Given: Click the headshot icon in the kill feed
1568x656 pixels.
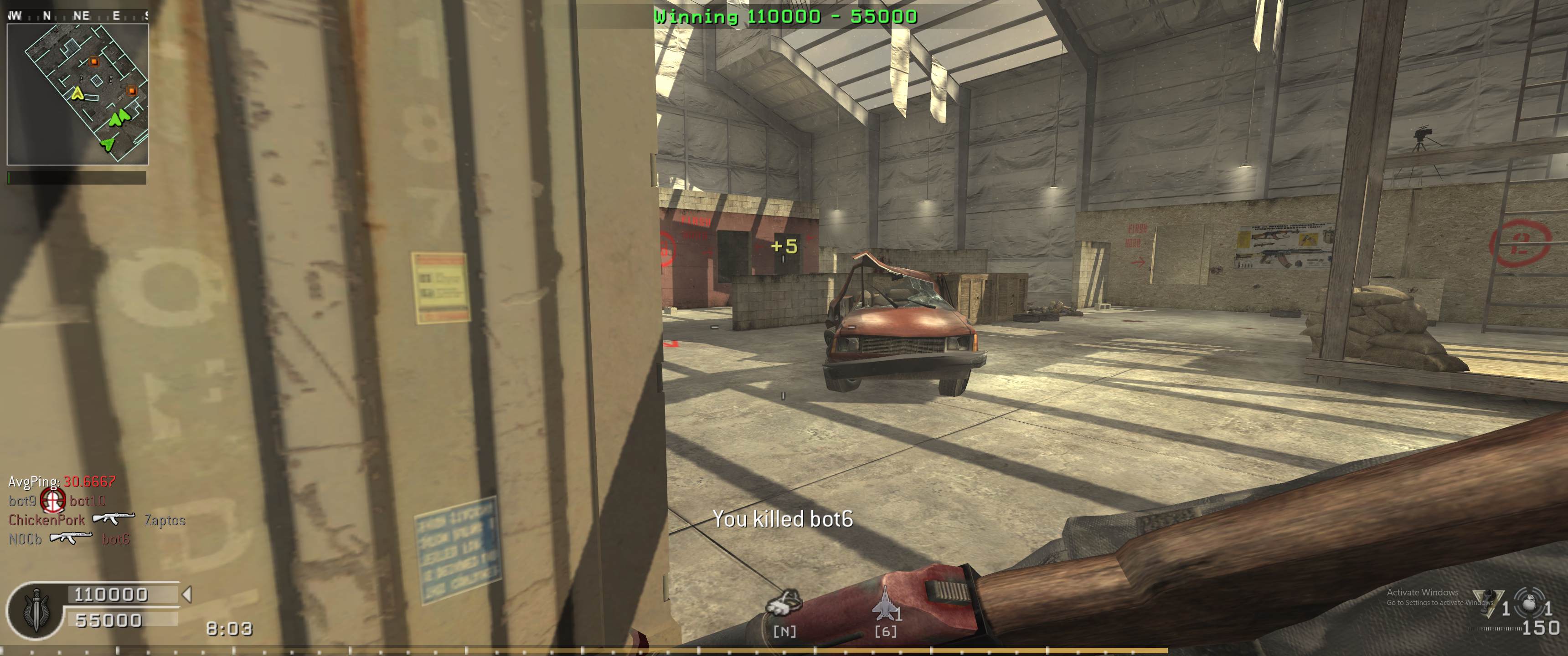Looking at the screenshot, I should pos(53,501).
